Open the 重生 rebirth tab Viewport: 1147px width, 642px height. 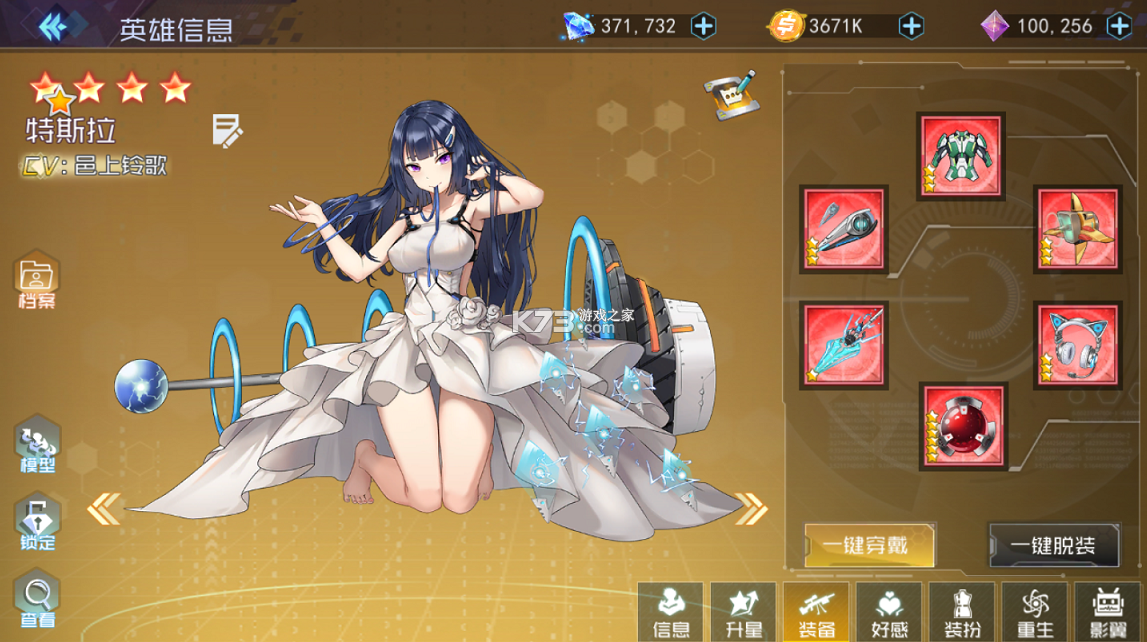tap(1034, 612)
